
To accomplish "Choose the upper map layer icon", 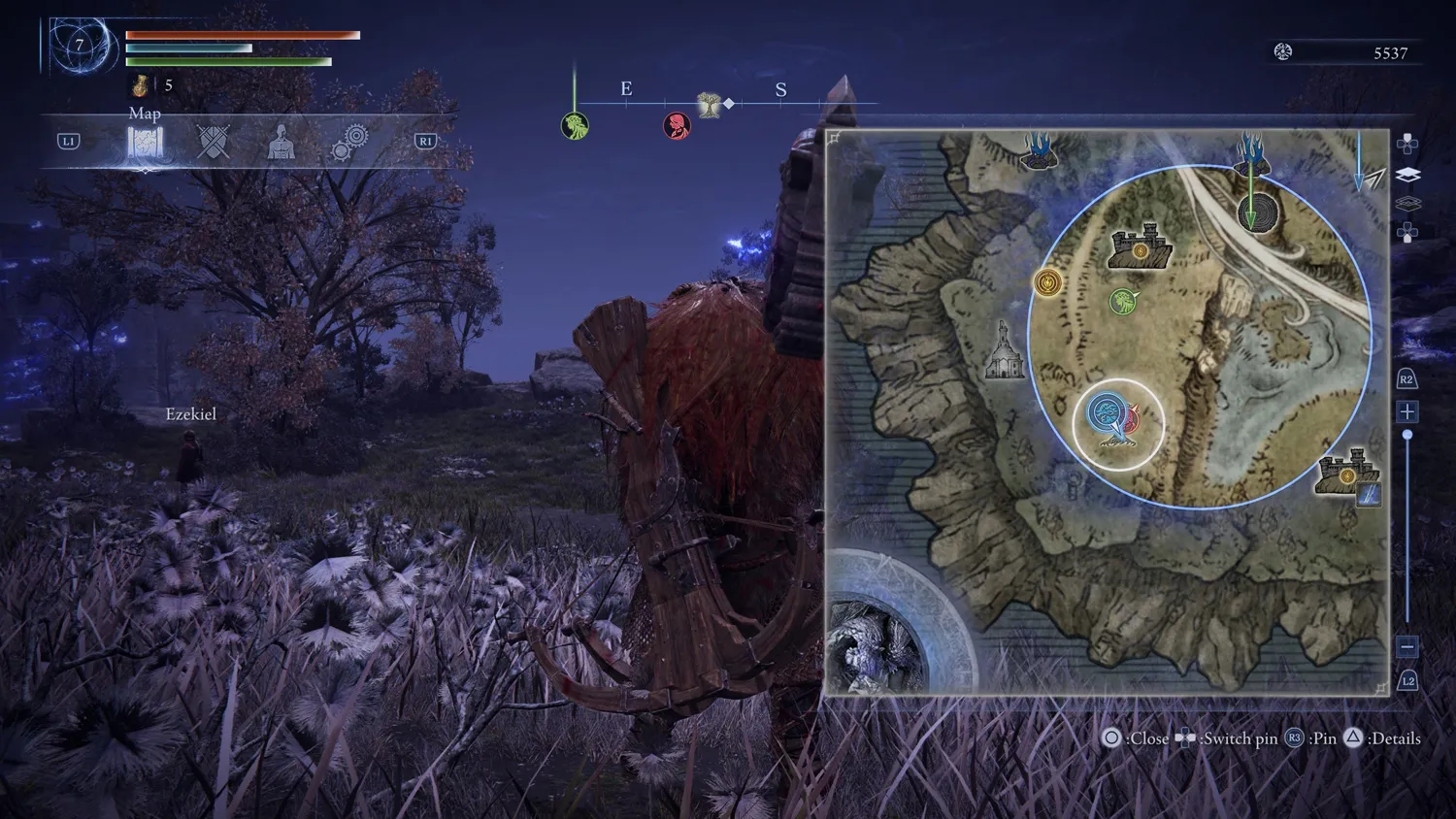I will coord(1407,175).
